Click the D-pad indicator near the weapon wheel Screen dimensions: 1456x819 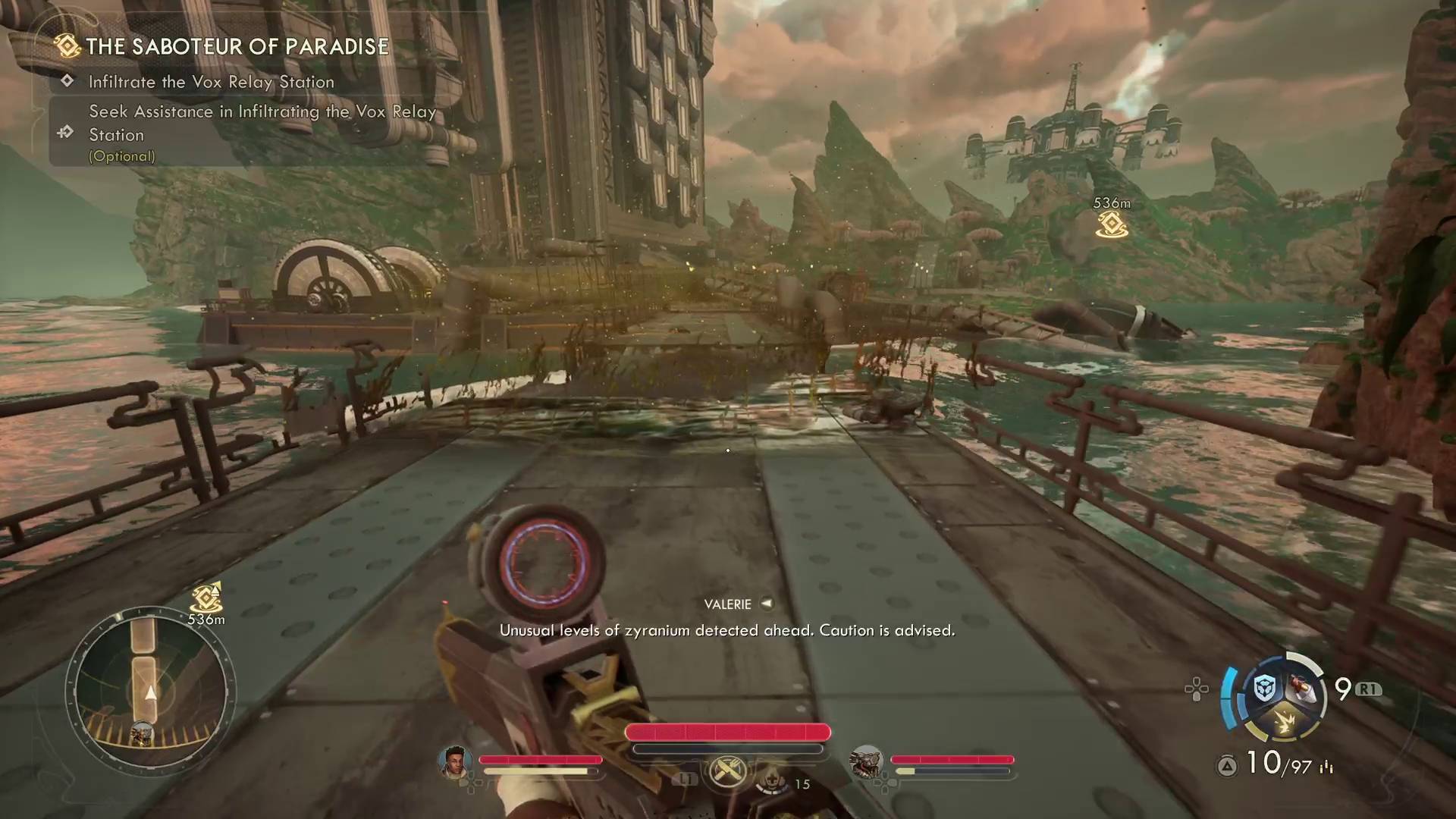coord(1197,689)
